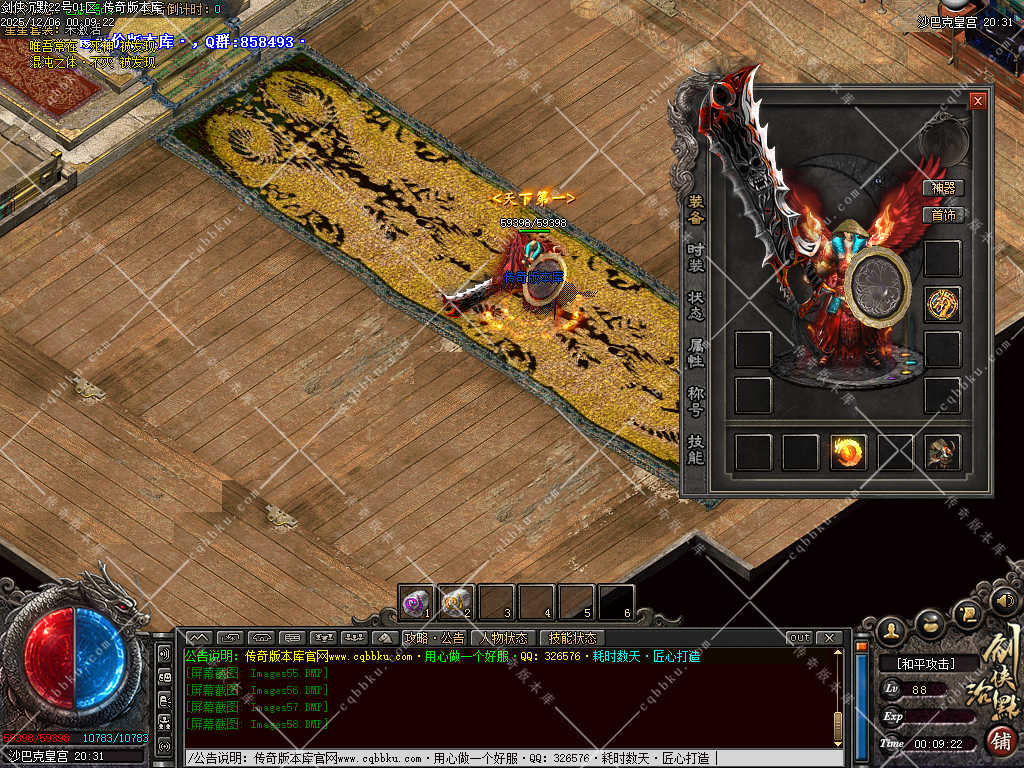Open the 神器 artifact button
Image resolution: width=1024 pixels, height=768 pixels.
tap(943, 188)
